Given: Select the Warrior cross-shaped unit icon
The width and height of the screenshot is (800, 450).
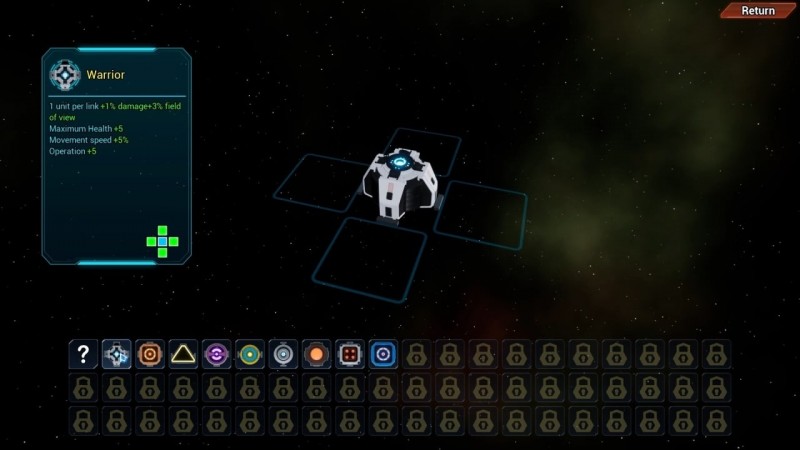Looking at the screenshot, I should coord(117,354).
